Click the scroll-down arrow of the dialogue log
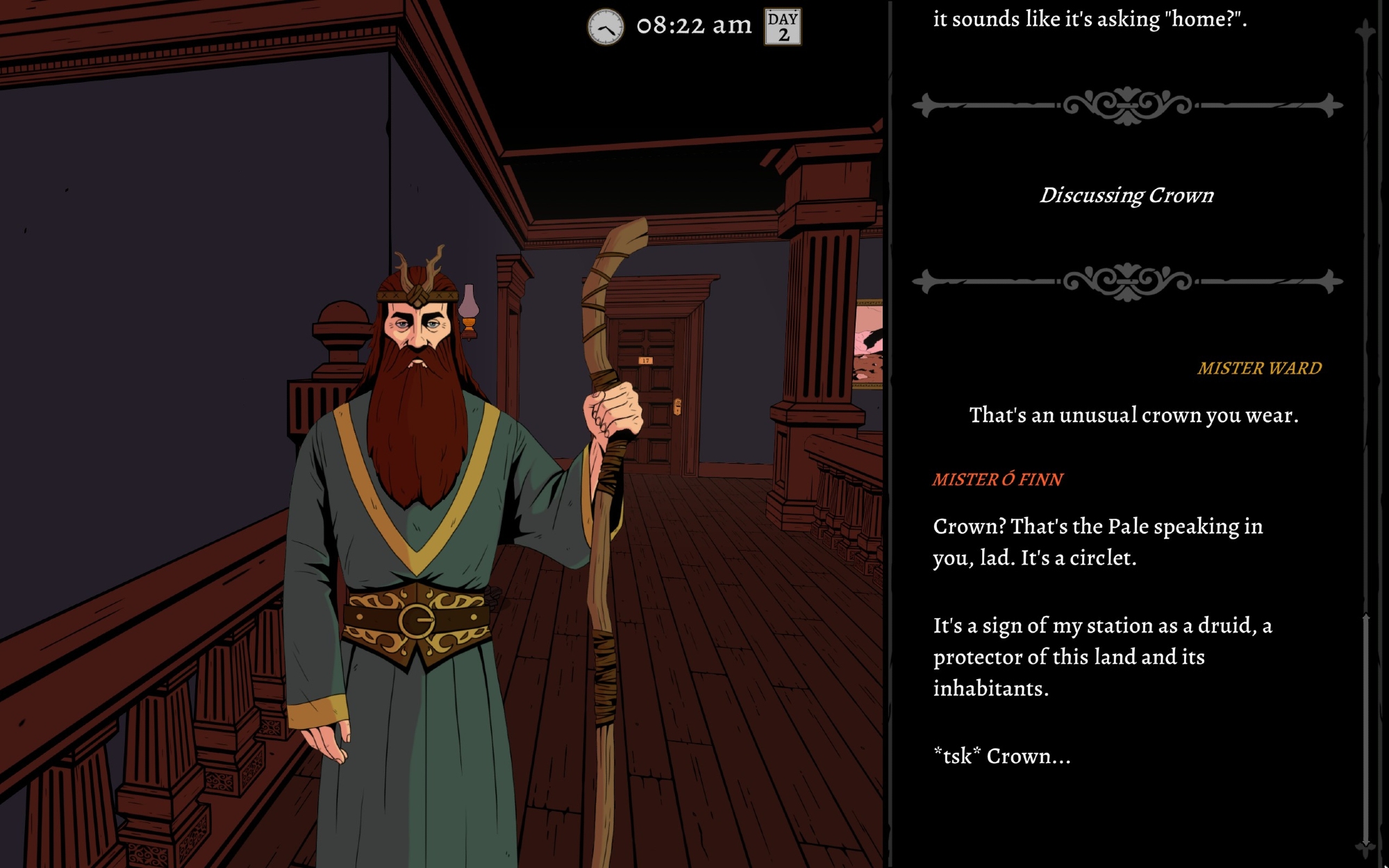Image resolution: width=1389 pixels, height=868 pixels. click(1365, 847)
